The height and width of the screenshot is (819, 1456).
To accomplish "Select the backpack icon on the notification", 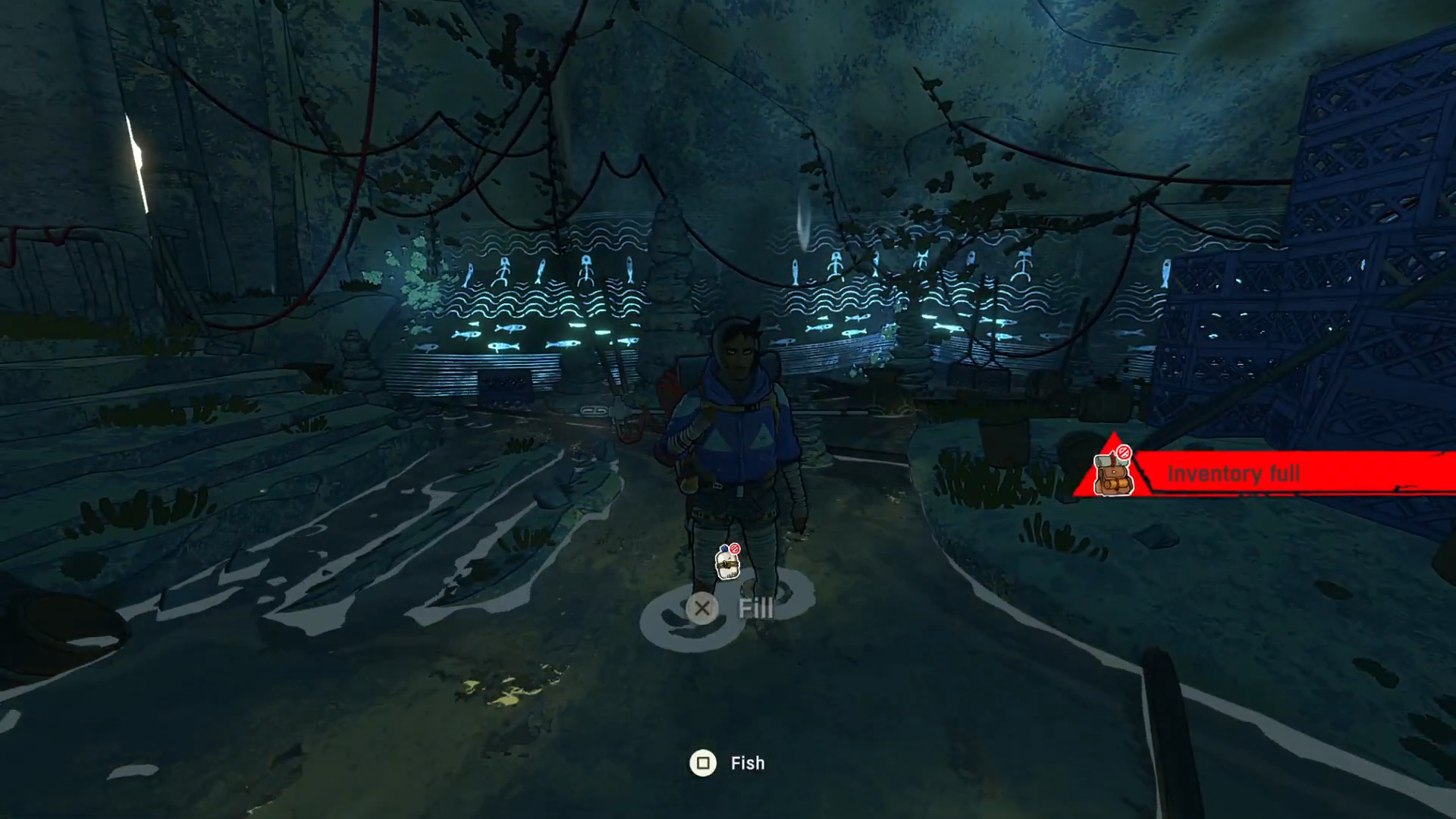I will [x=1113, y=473].
